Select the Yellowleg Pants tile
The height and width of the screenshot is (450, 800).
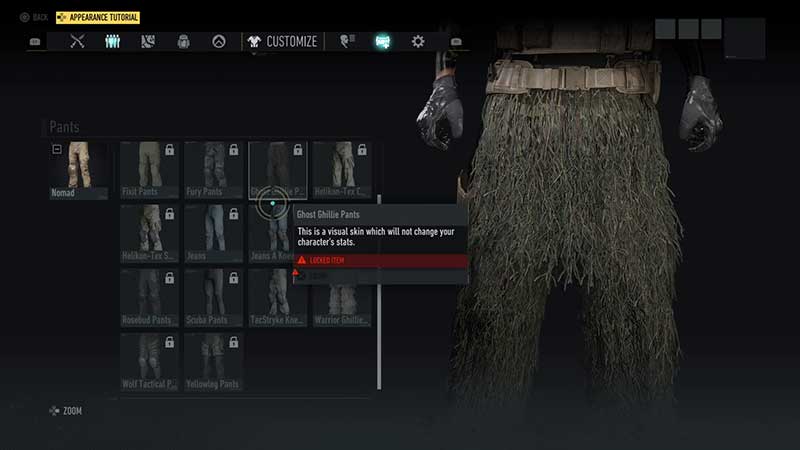point(213,362)
